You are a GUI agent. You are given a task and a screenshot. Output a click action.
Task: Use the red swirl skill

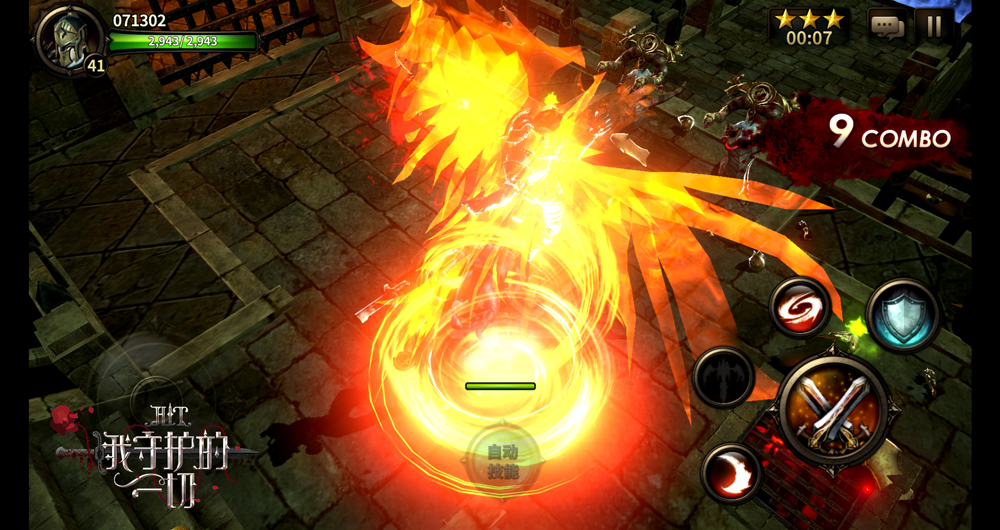coord(801,306)
